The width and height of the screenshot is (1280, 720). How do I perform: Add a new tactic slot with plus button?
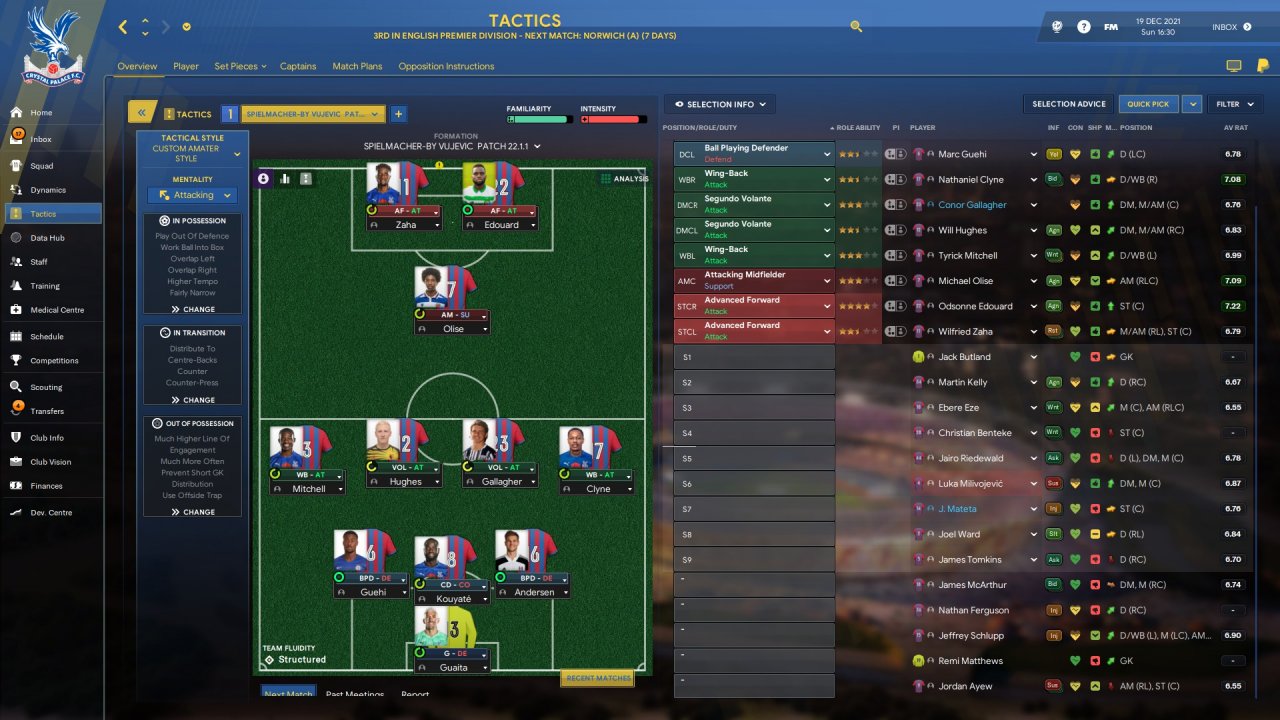pyautogui.click(x=398, y=114)
